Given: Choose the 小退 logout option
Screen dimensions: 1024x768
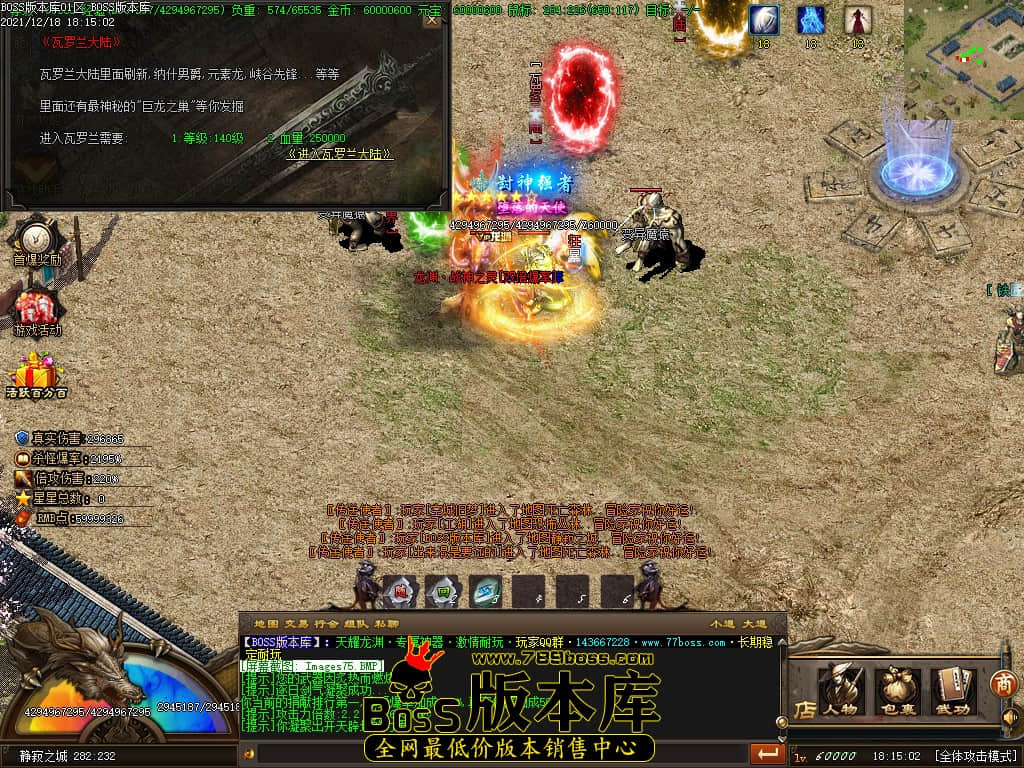Looking at the screenshot, I should [722, 624].
